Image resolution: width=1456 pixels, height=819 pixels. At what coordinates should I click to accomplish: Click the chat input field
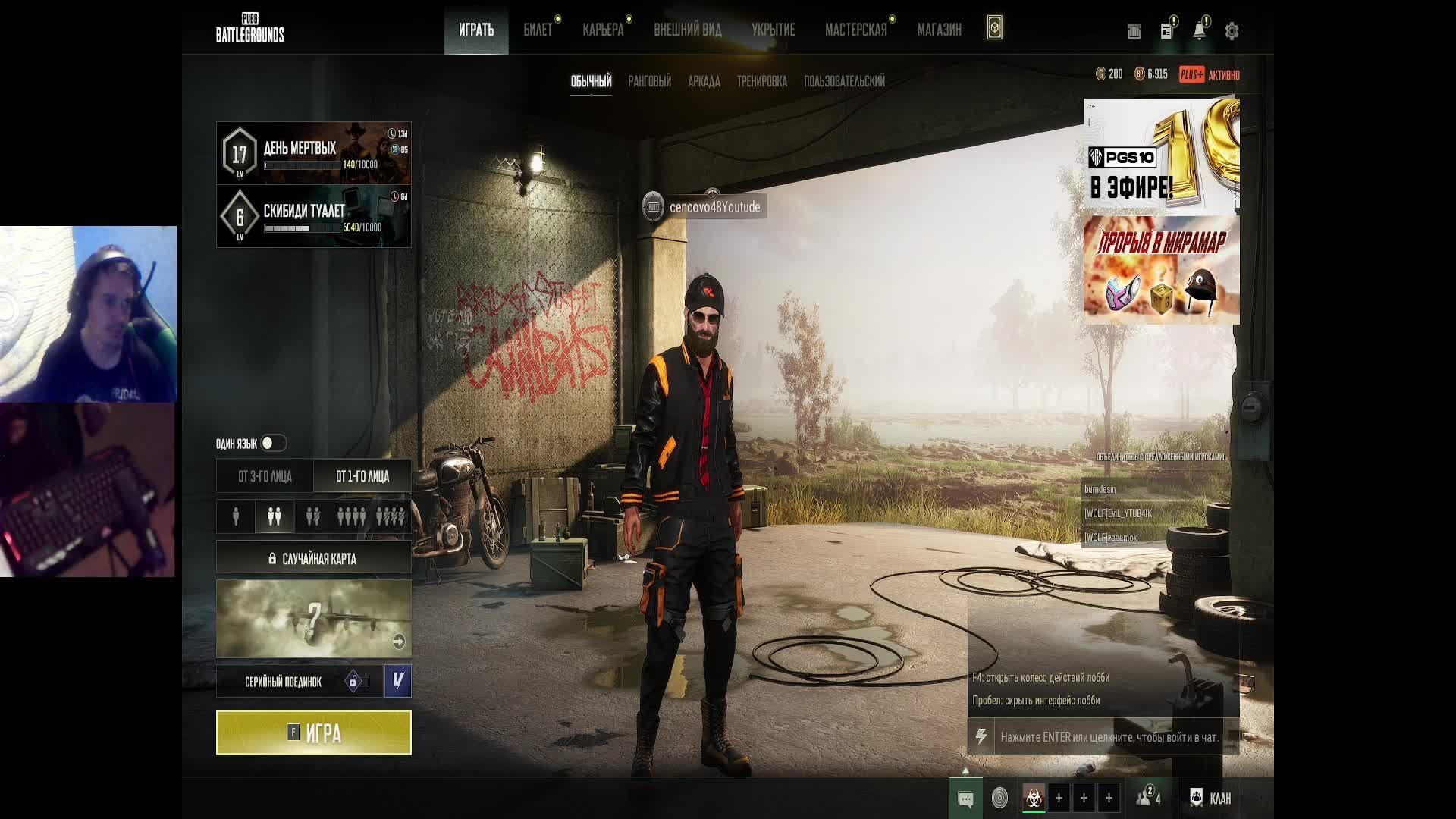click(x=1109, y=737)
